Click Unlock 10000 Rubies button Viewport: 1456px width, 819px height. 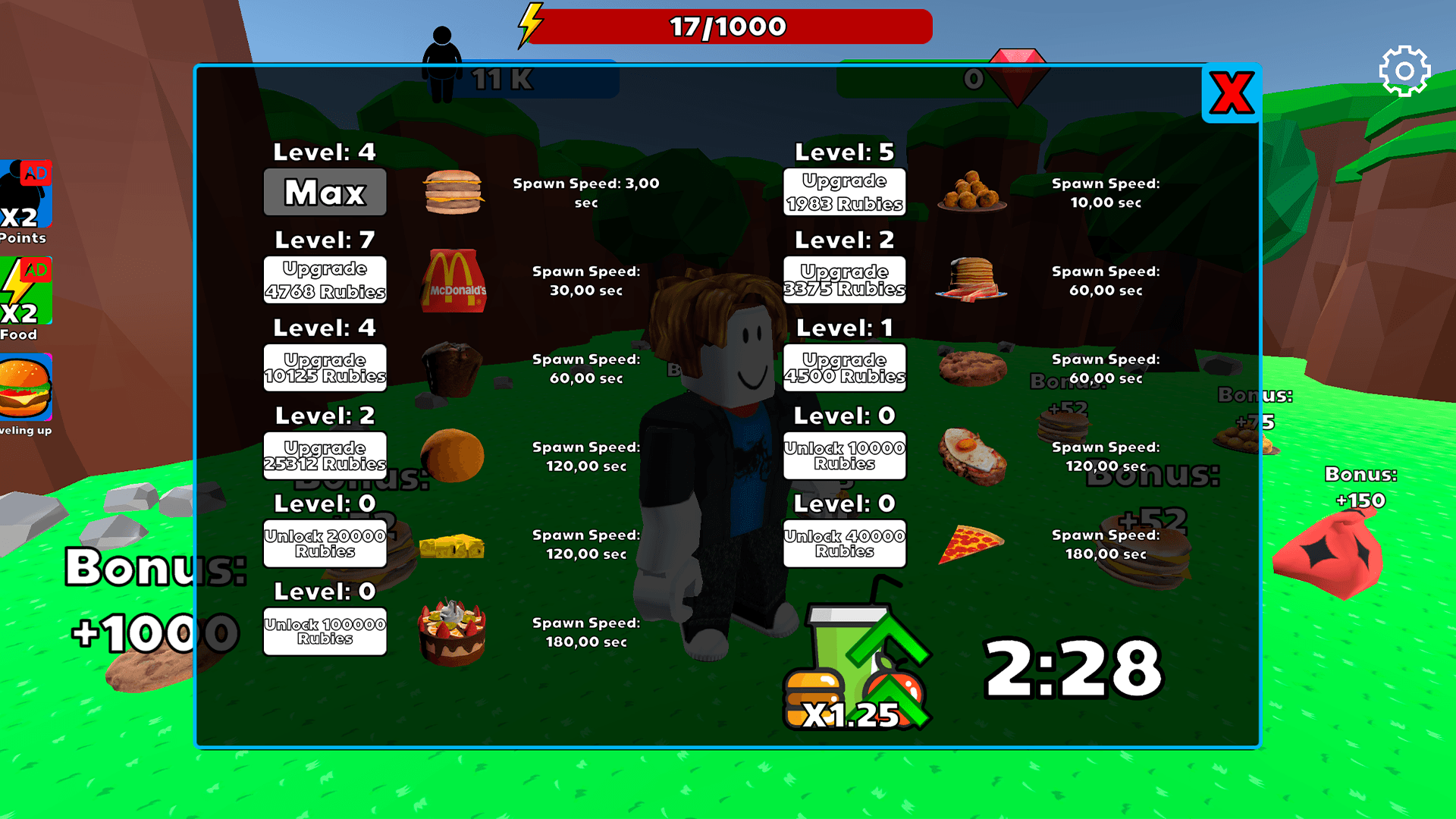[844, 454]
